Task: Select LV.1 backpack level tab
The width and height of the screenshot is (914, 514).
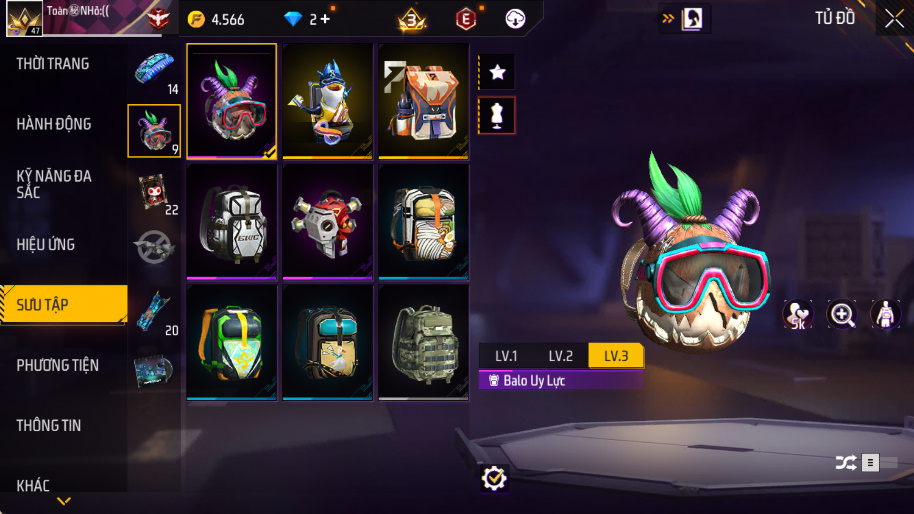Action: pyautogui.click(x=506, y=356)
